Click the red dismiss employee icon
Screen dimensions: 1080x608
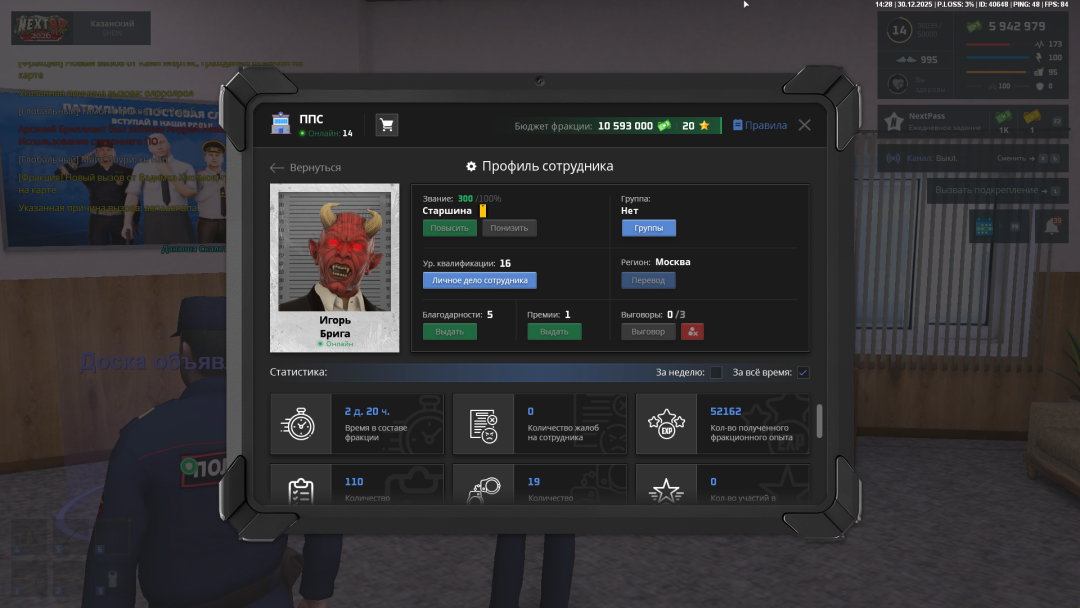693,332
